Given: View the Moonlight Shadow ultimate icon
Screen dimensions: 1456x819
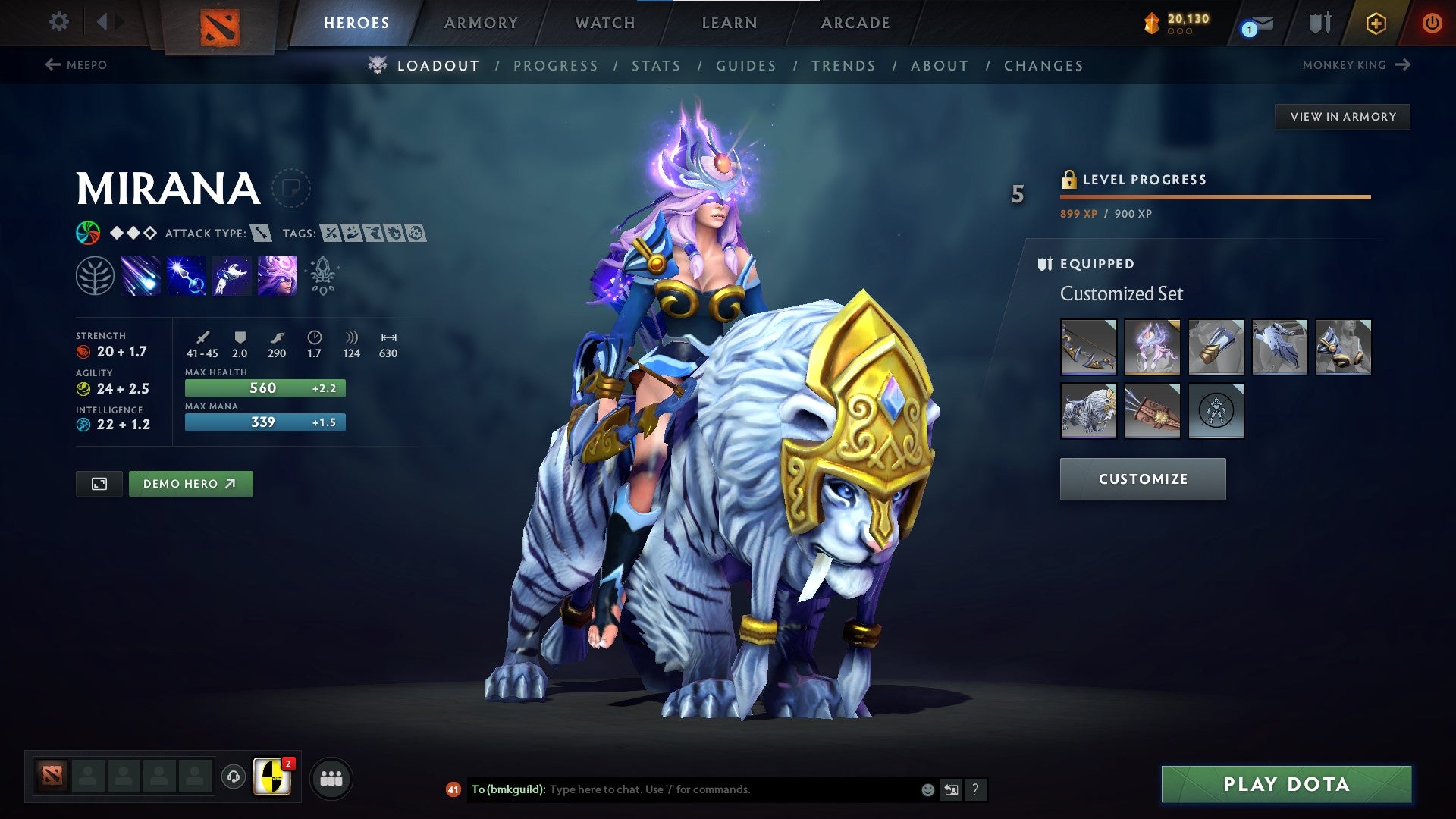Looking at the screenshot, I should pyautogui.click(x=277, y=275).
